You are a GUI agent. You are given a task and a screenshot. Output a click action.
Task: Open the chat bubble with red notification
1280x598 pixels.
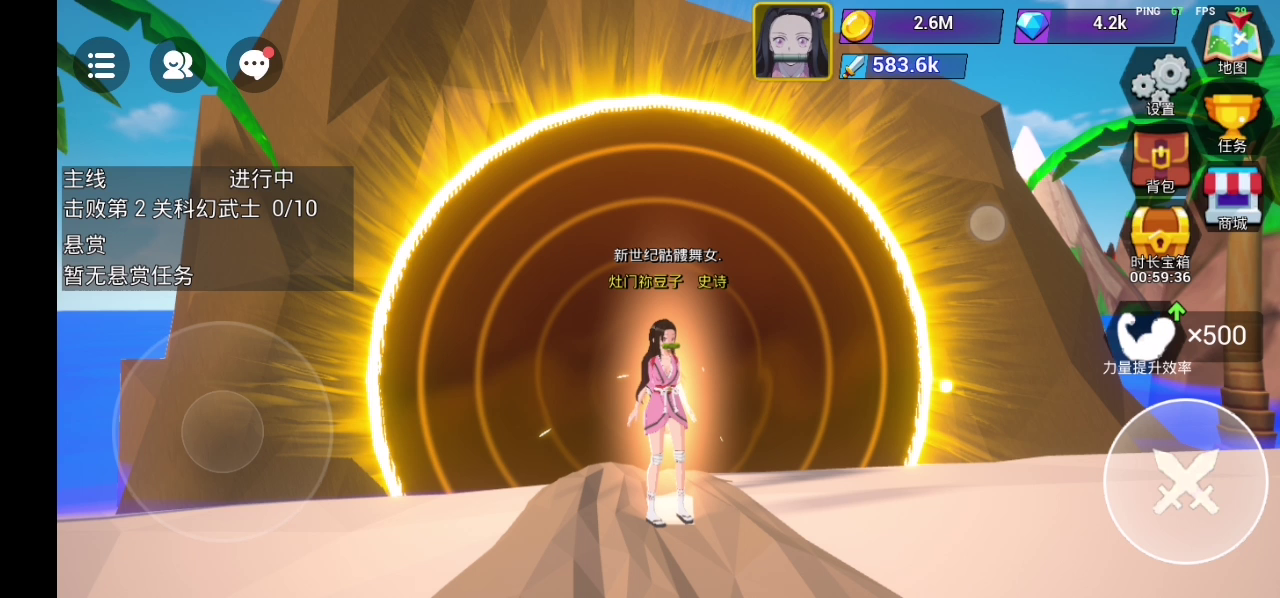tap(254, 65)
